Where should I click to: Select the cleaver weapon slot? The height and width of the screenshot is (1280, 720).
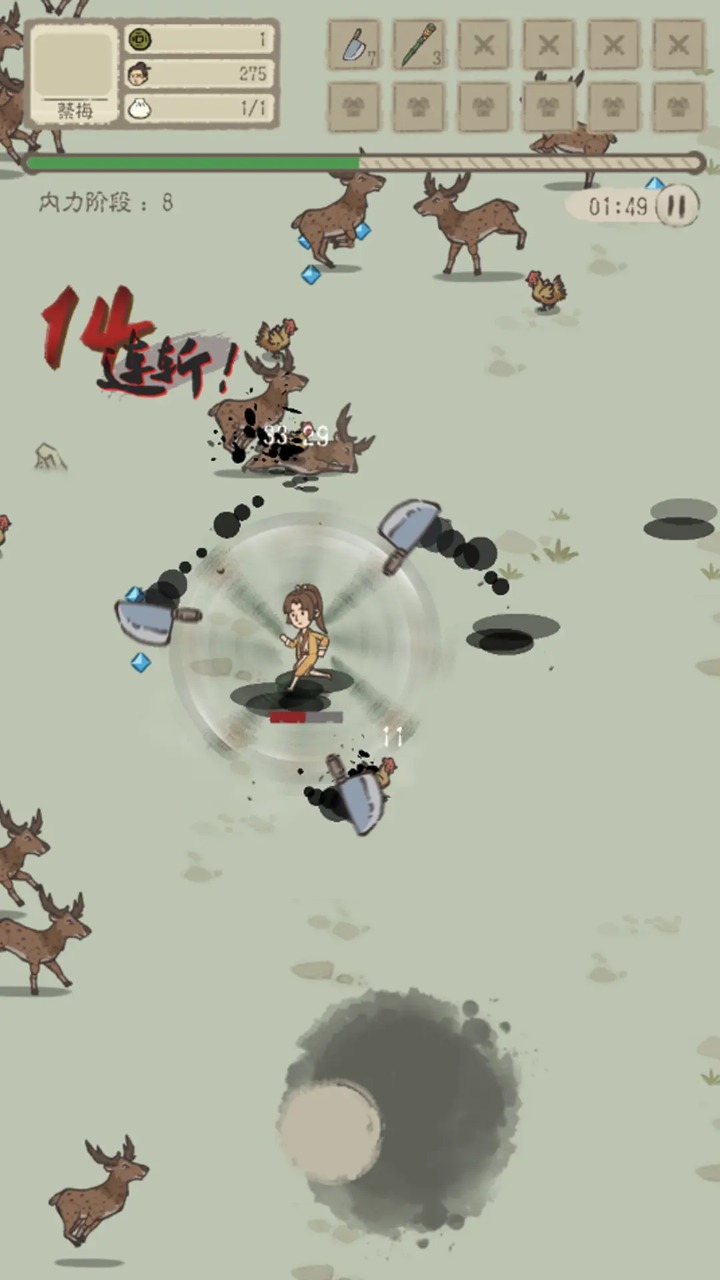tap(354, 46)
